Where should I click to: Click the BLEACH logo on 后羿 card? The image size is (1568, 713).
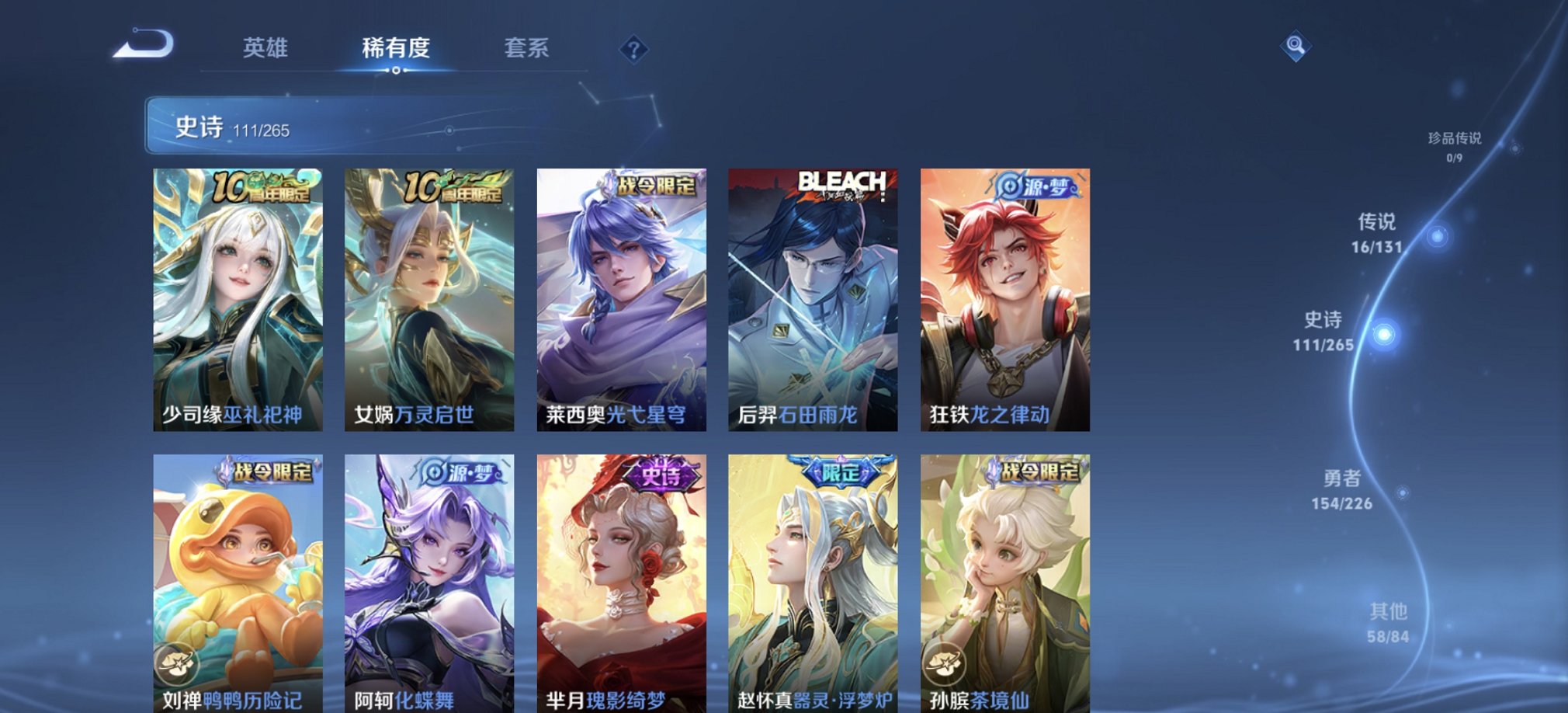[841, 179]
